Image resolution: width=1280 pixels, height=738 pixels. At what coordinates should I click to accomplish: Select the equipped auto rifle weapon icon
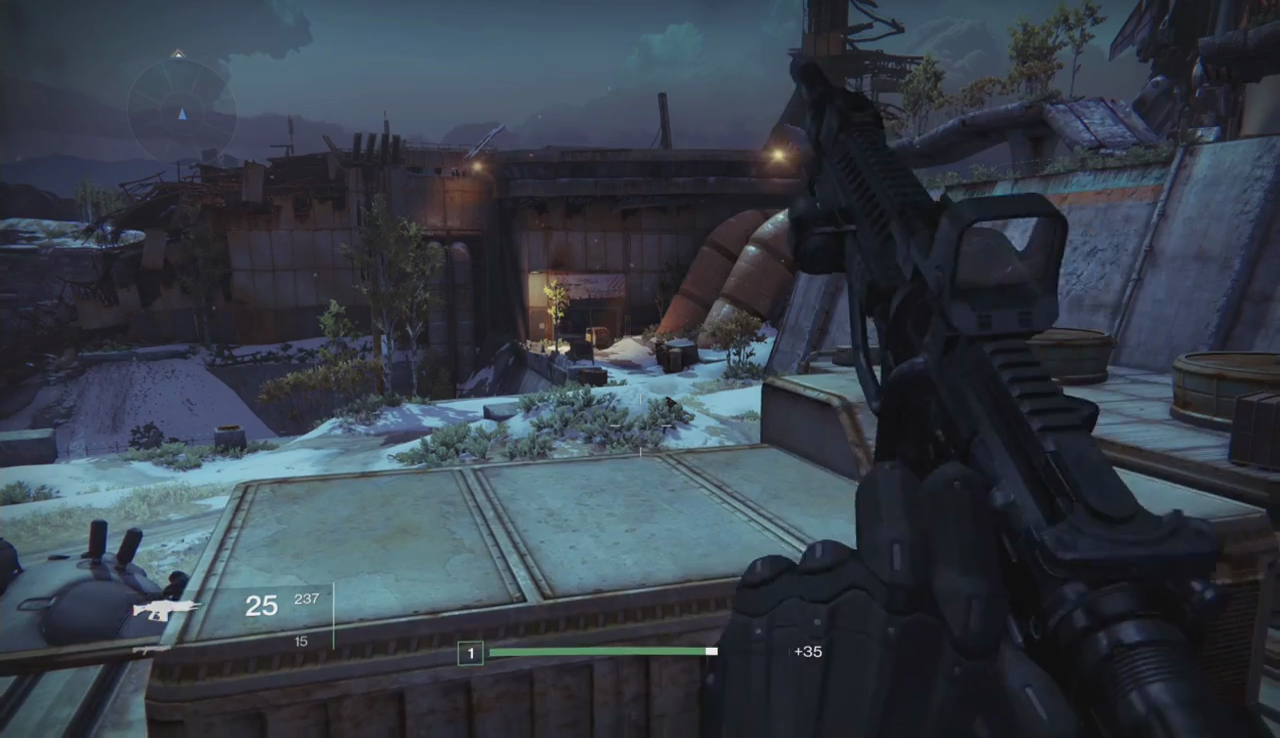[x=166, y=609]
